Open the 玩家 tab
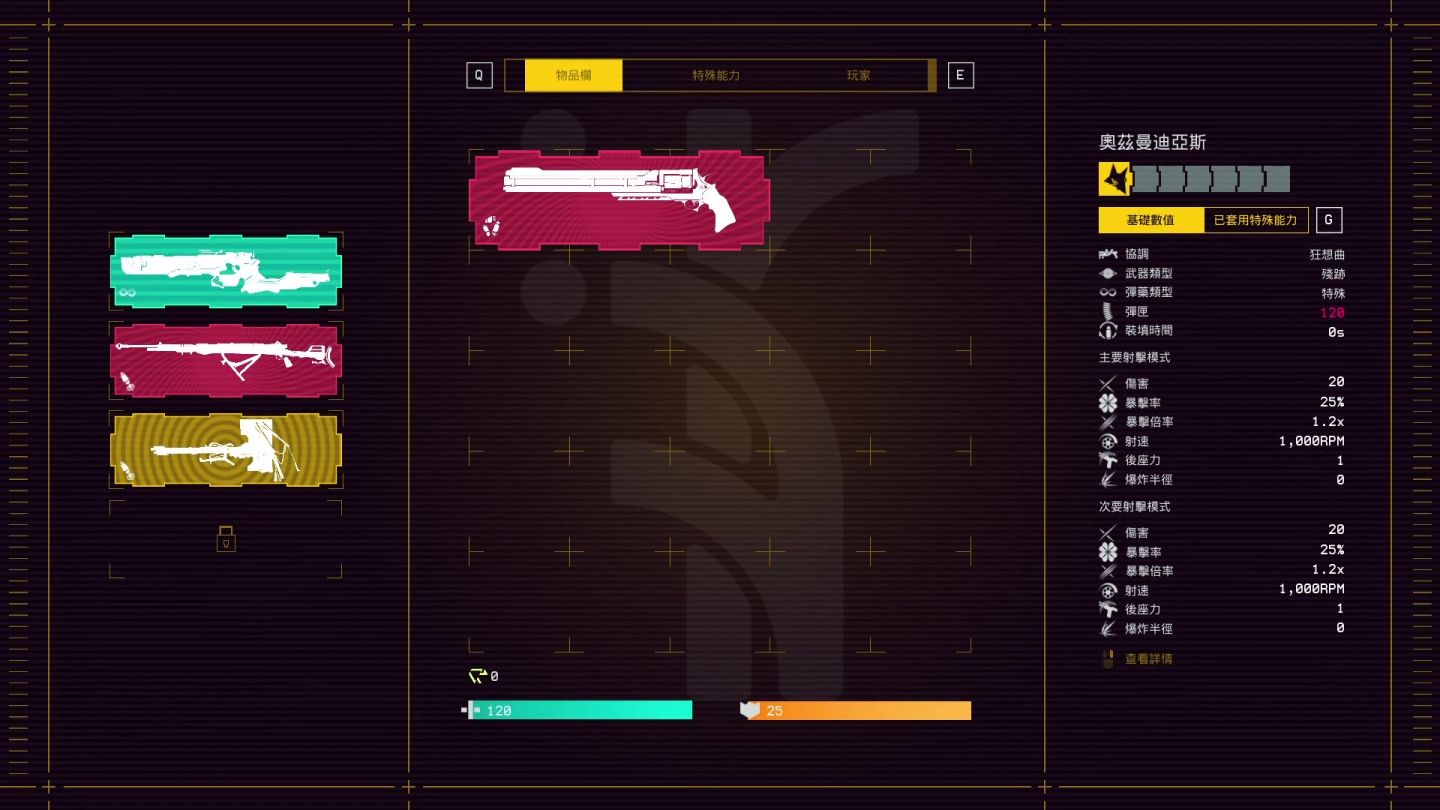 tap(858, 74)
